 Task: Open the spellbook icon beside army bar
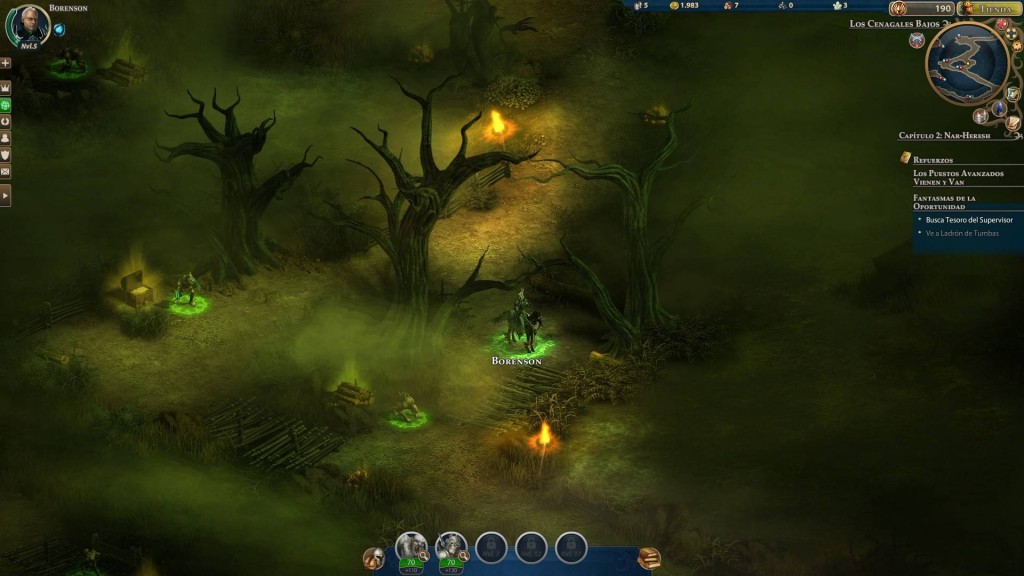(649, 558)
